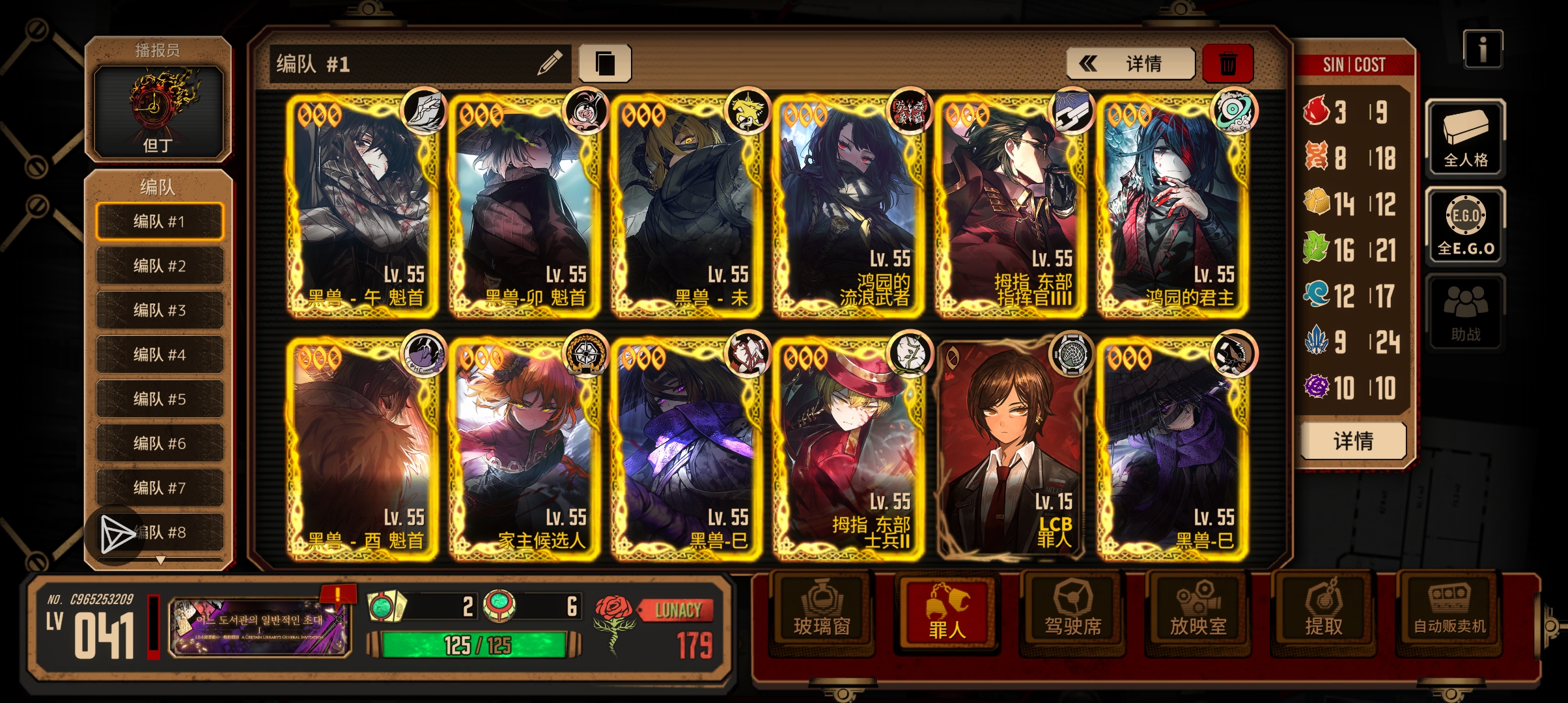Open the 全人格 panel icon
Image resolution: width=1568 pixels, height=703 pixels.
point(1466,140)
